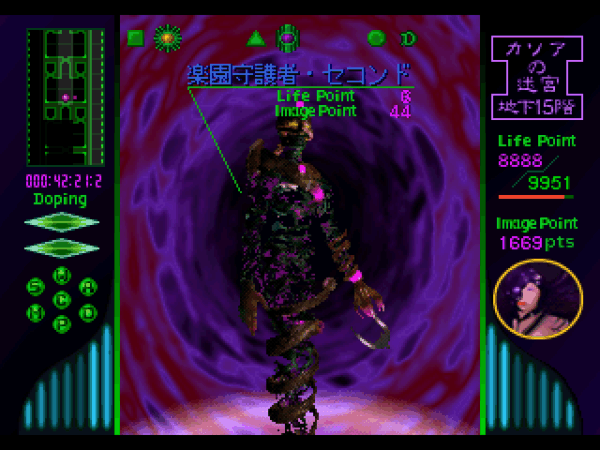Click the green S button
The width and height of the screenshot is (600, 450).
click(35, 287)
